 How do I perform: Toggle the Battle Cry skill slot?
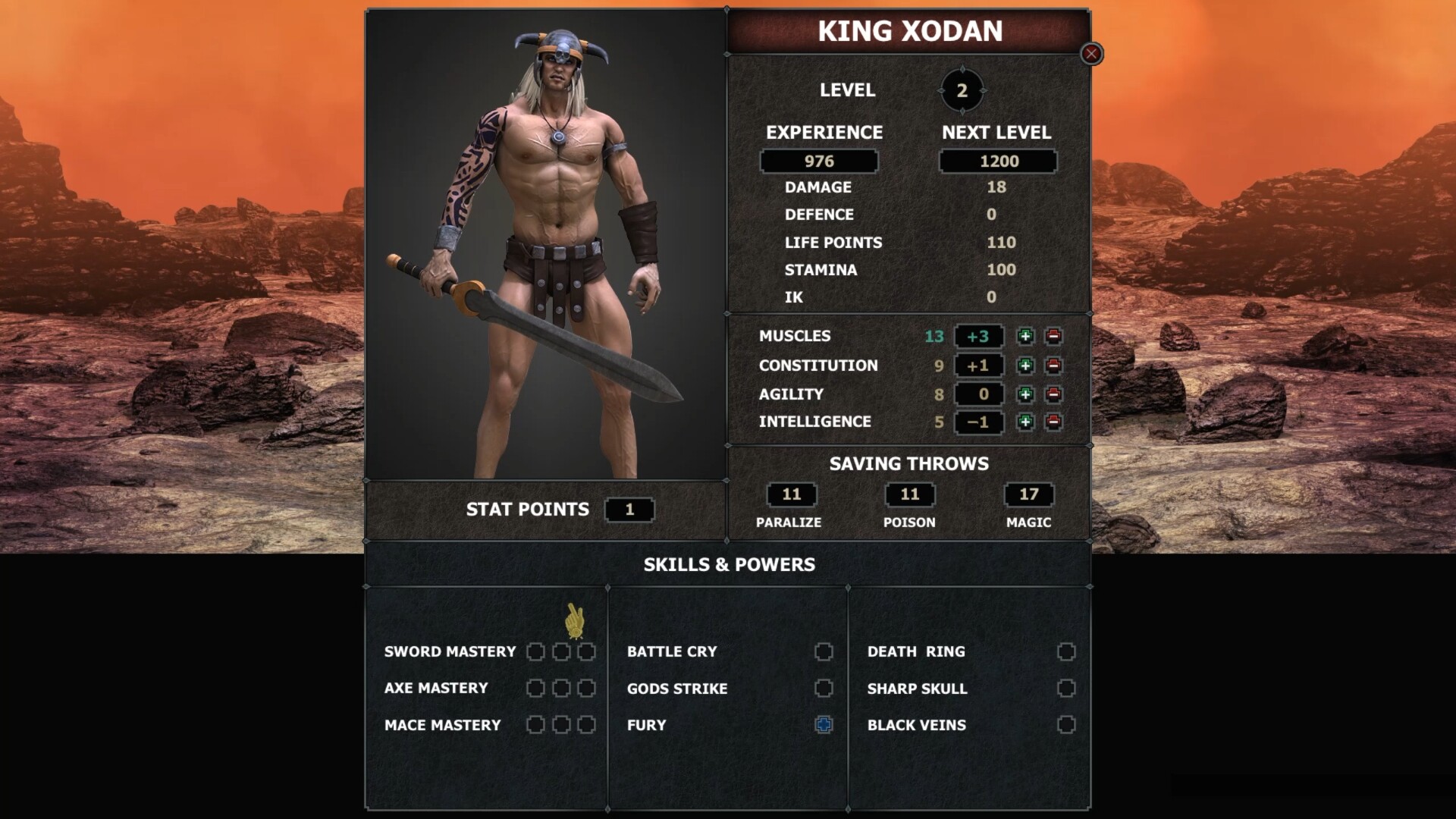(823, 651)
